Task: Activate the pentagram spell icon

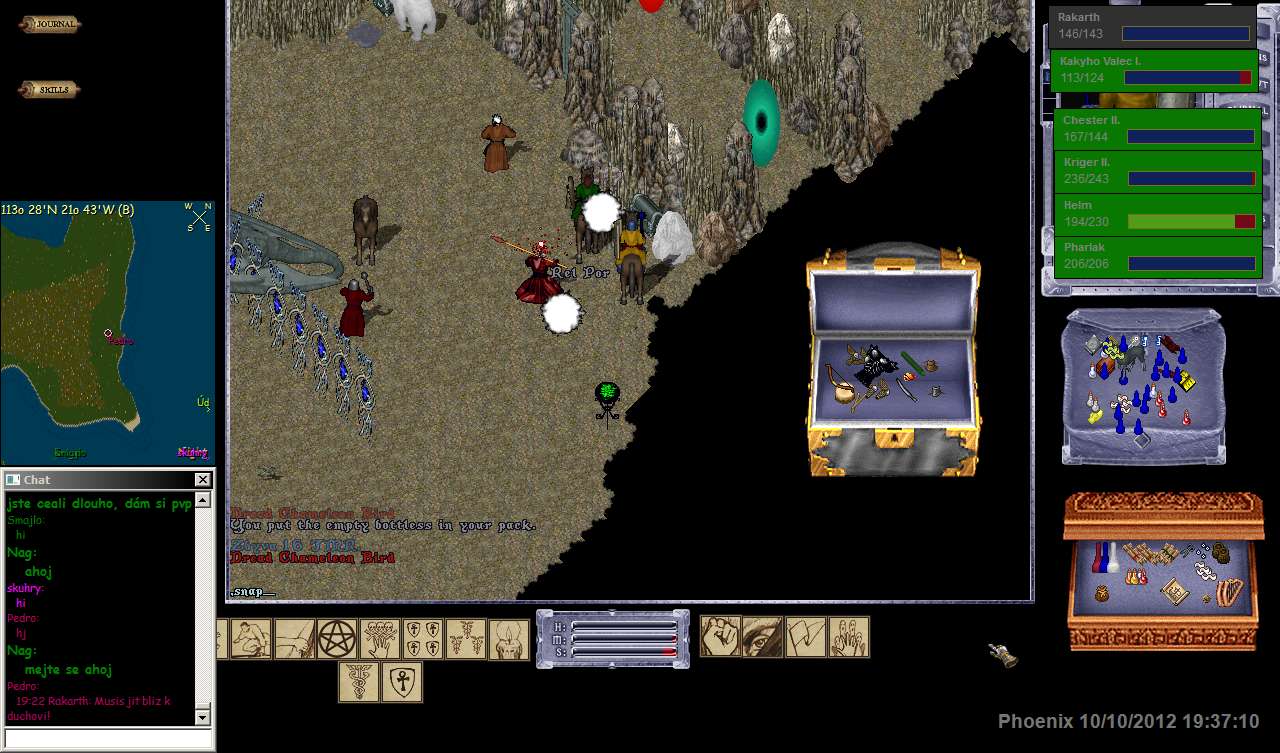Action: click(x=337, y=639)
